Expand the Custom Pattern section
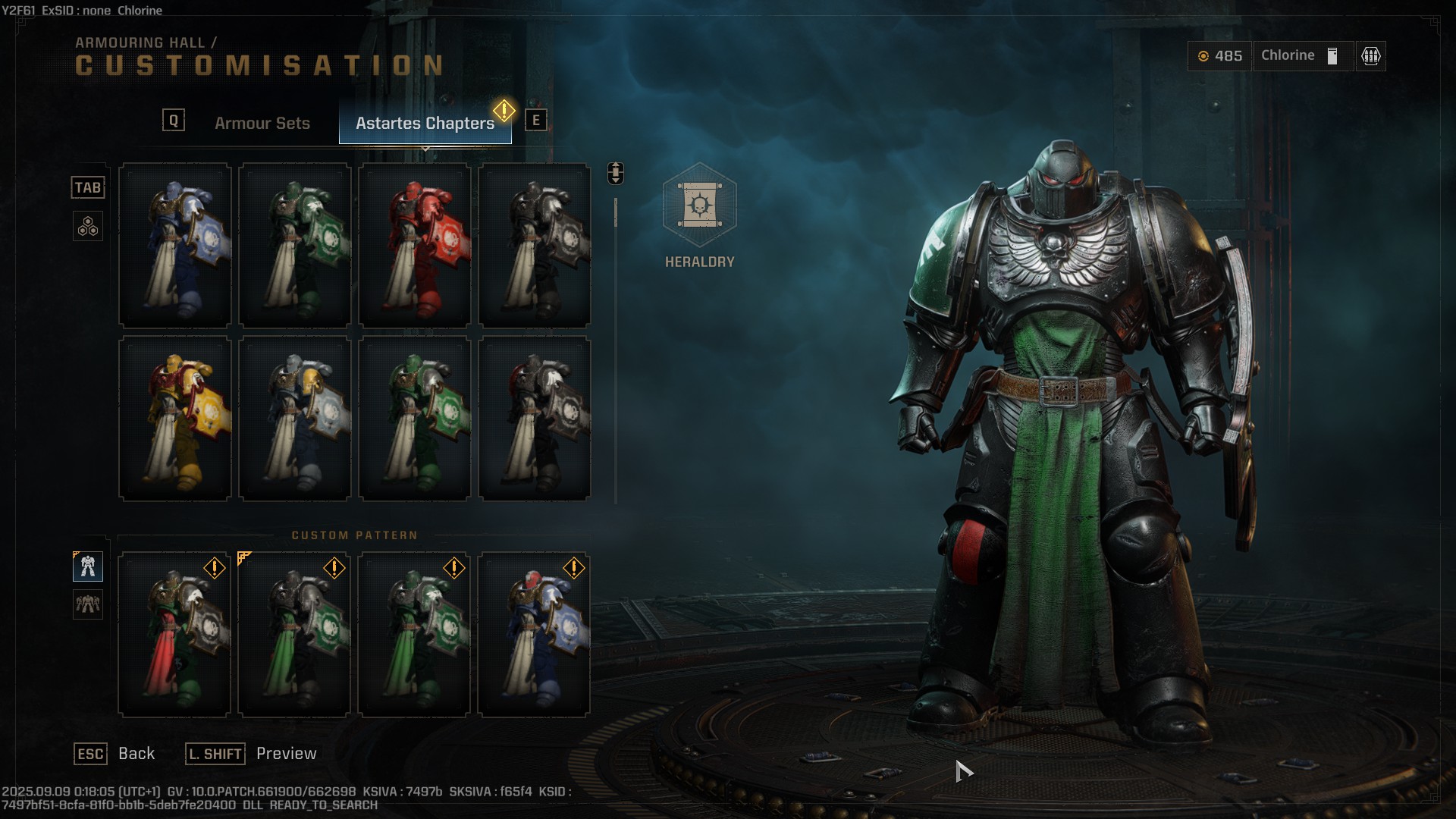The width and height of the screenshot is (1456, 819). click(x=355, y=535)
